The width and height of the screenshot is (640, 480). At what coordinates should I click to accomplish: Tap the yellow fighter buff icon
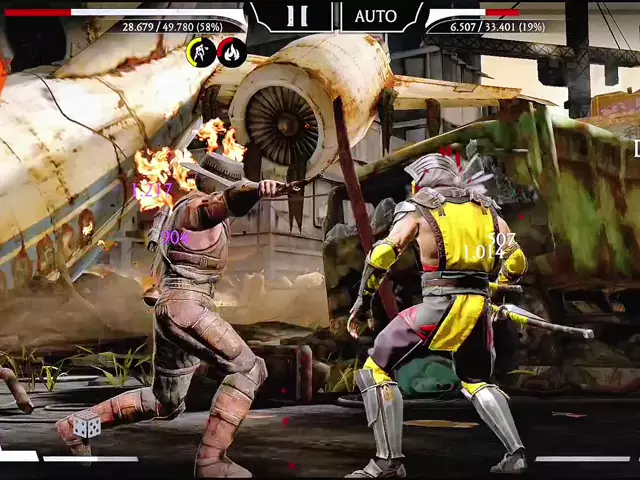(201, 52)
